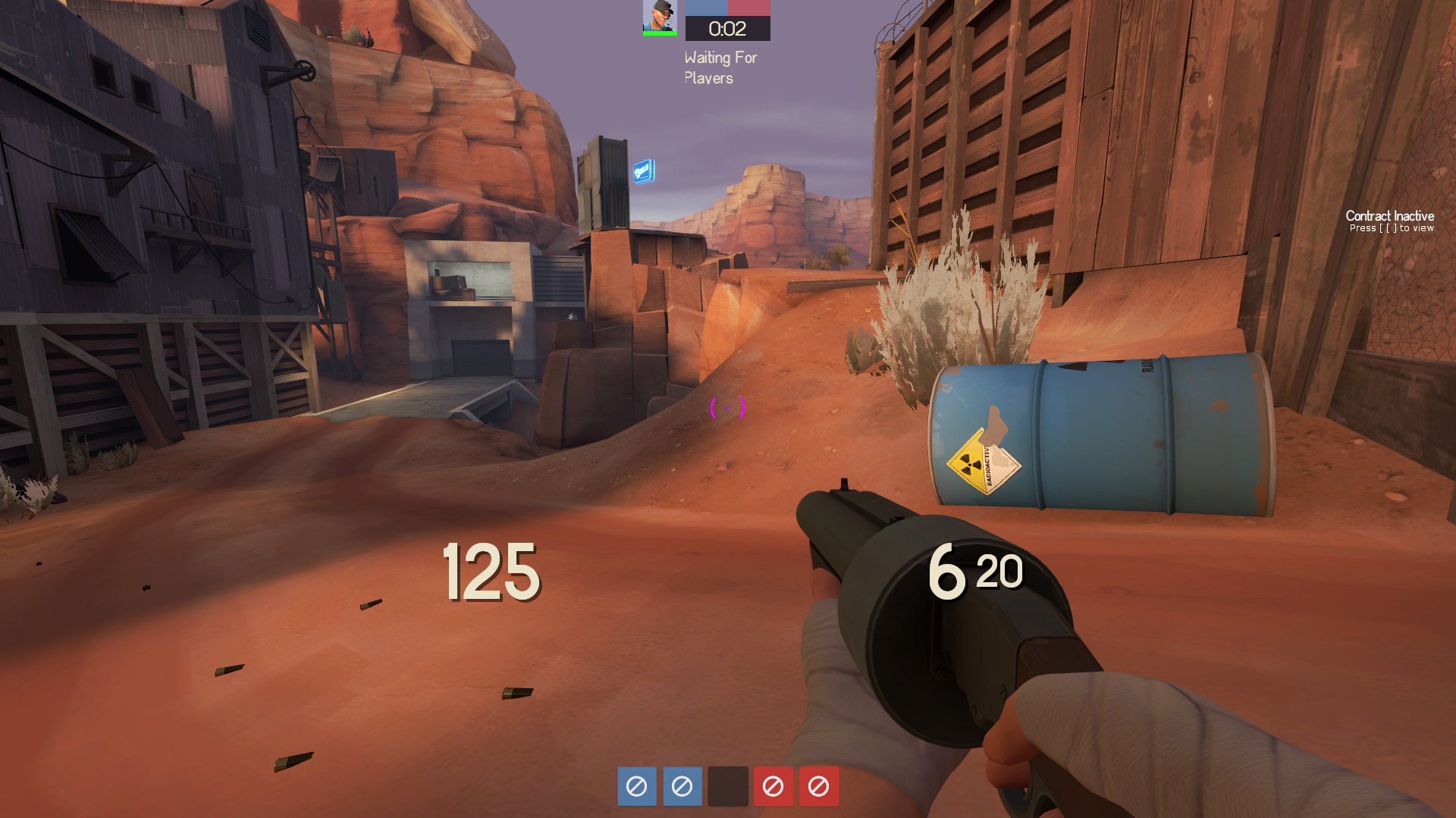Click the purple crosshair brackets
The image size is (1456, 818).
[727, 408]
